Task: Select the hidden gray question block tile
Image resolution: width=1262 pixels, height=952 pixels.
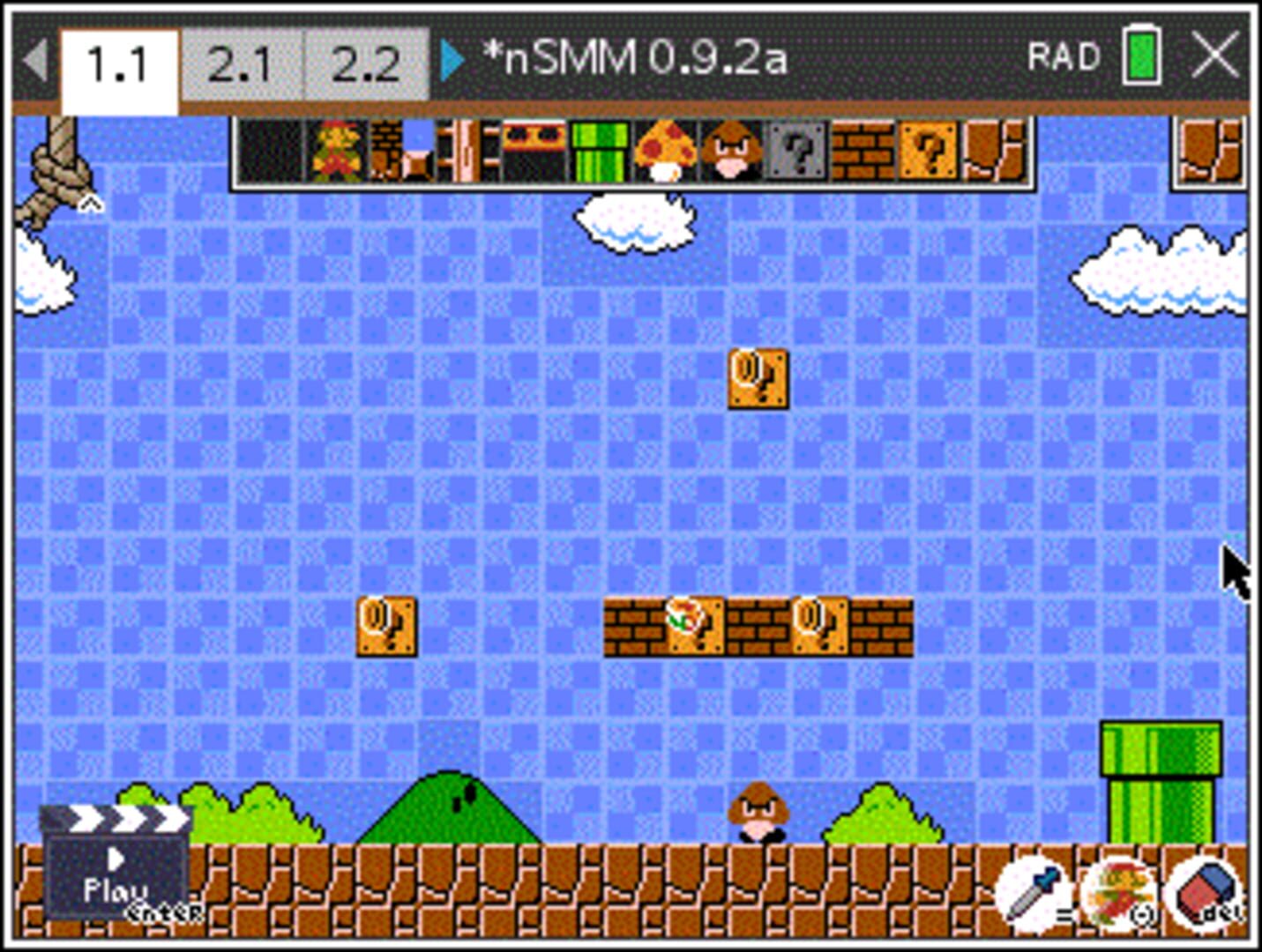Action: 796,152
